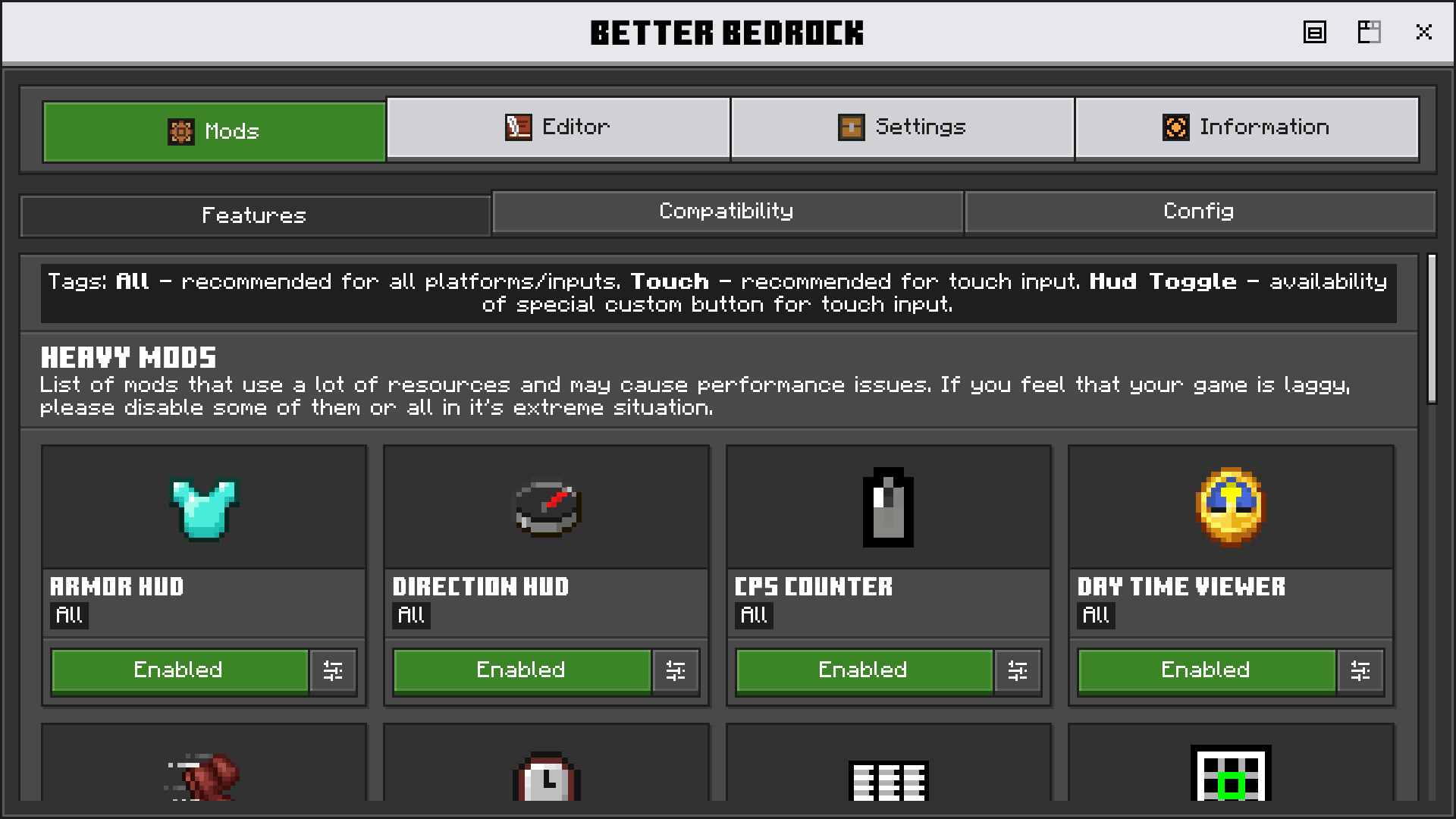Click the compass icon on the Information tab

[x=1175, y=127]
